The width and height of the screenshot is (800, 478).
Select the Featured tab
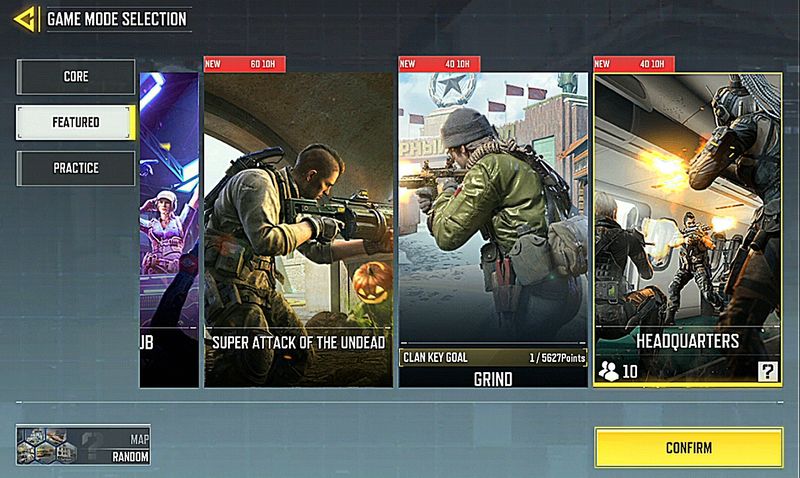coord(75,122)
